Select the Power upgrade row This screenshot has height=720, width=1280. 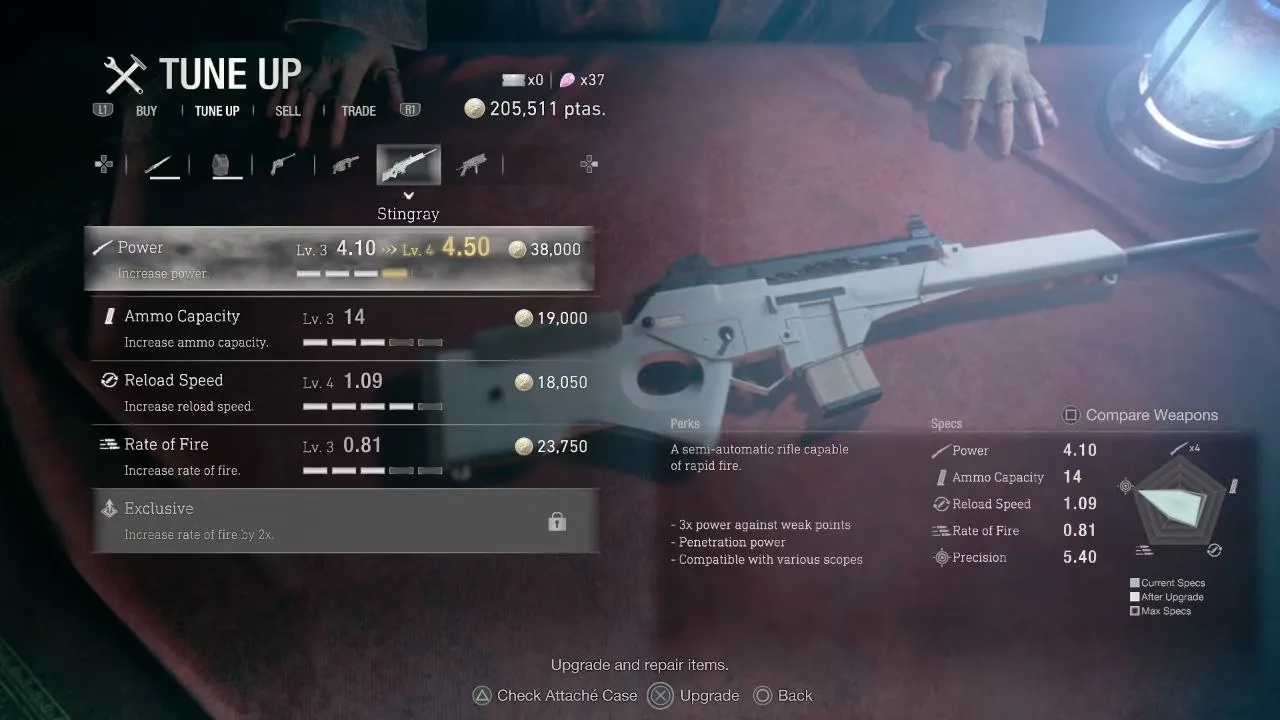coord(340,259)
